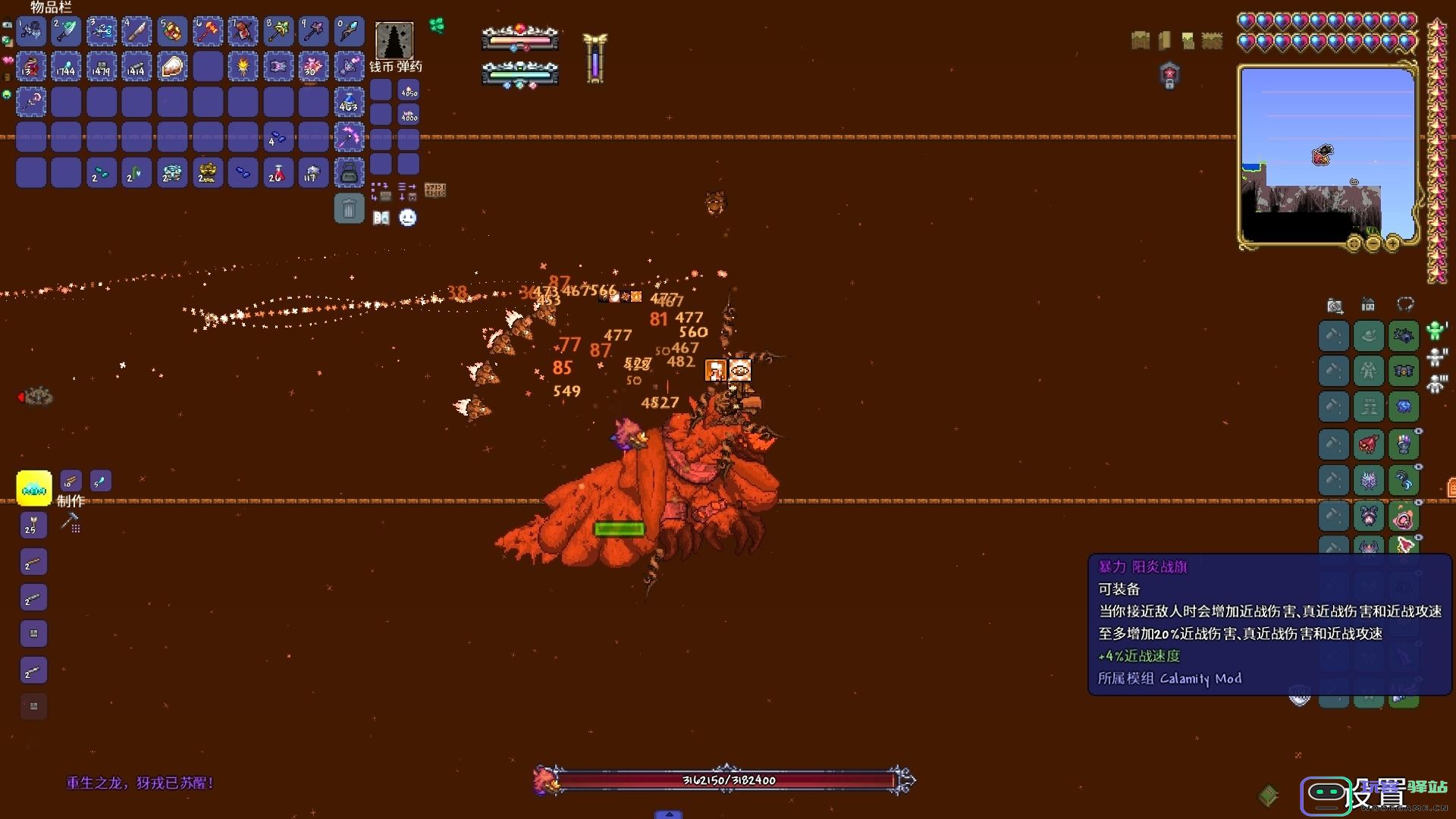Switch to loadout one green figure

coord(1435,331)
